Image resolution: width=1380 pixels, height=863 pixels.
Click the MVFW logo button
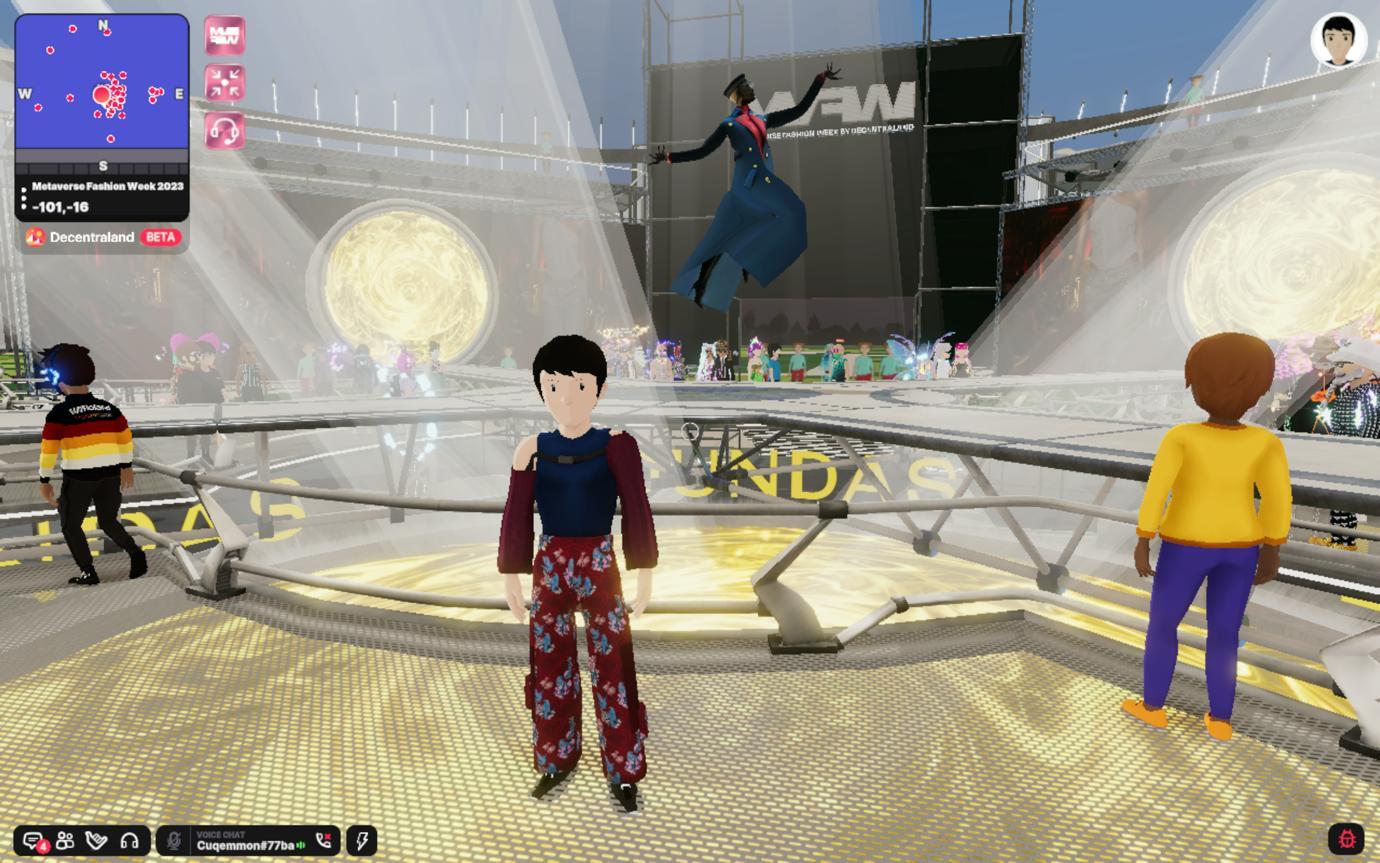[225, 35]
